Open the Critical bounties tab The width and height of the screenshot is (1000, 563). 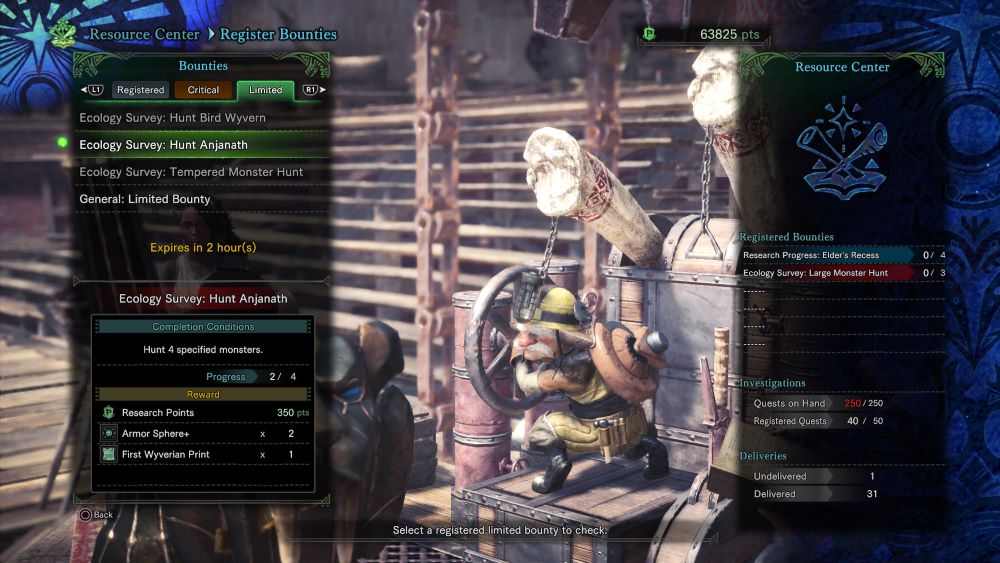point(203,90)
